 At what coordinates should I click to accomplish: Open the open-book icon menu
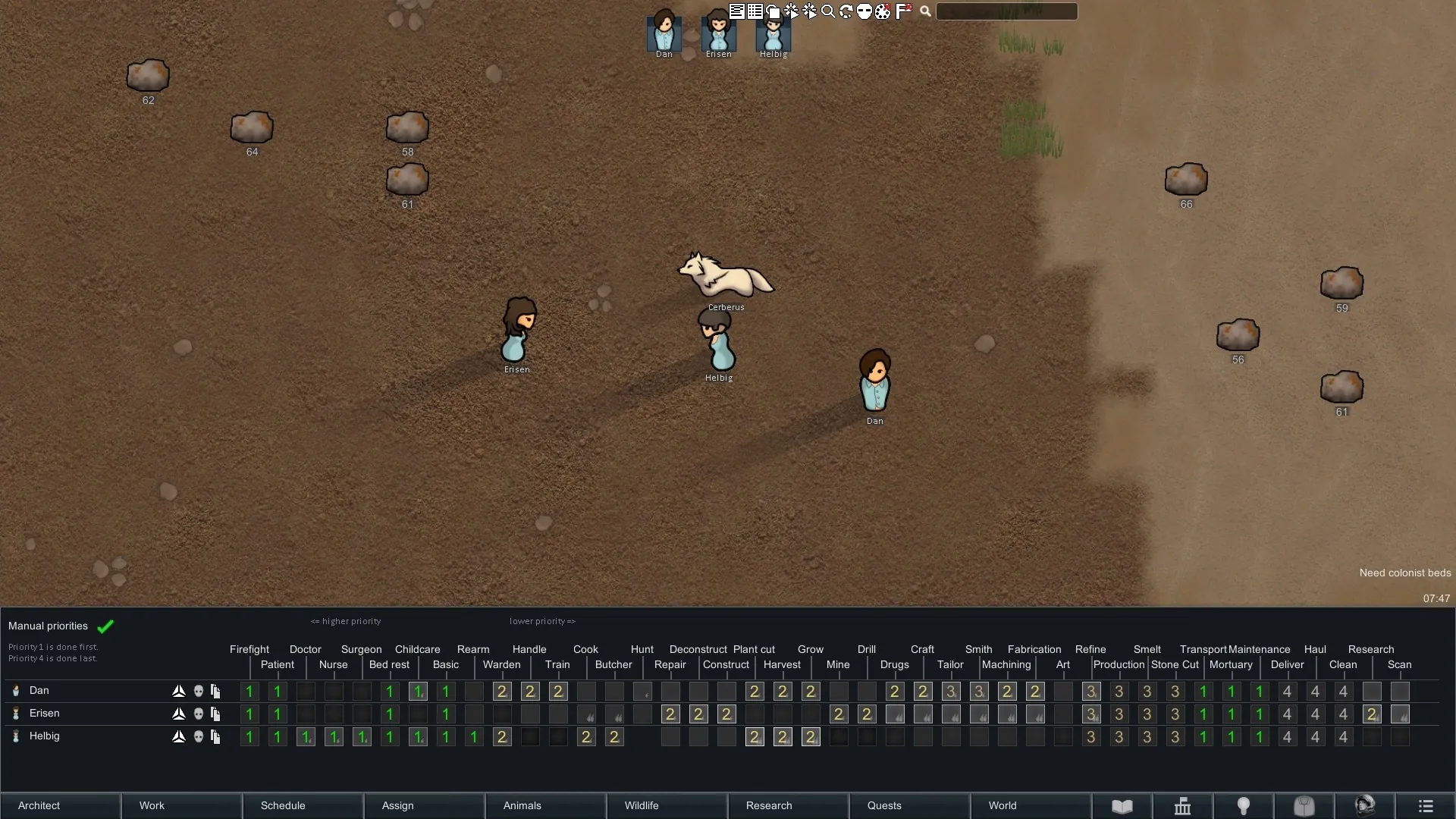[x=1122, y=805]
